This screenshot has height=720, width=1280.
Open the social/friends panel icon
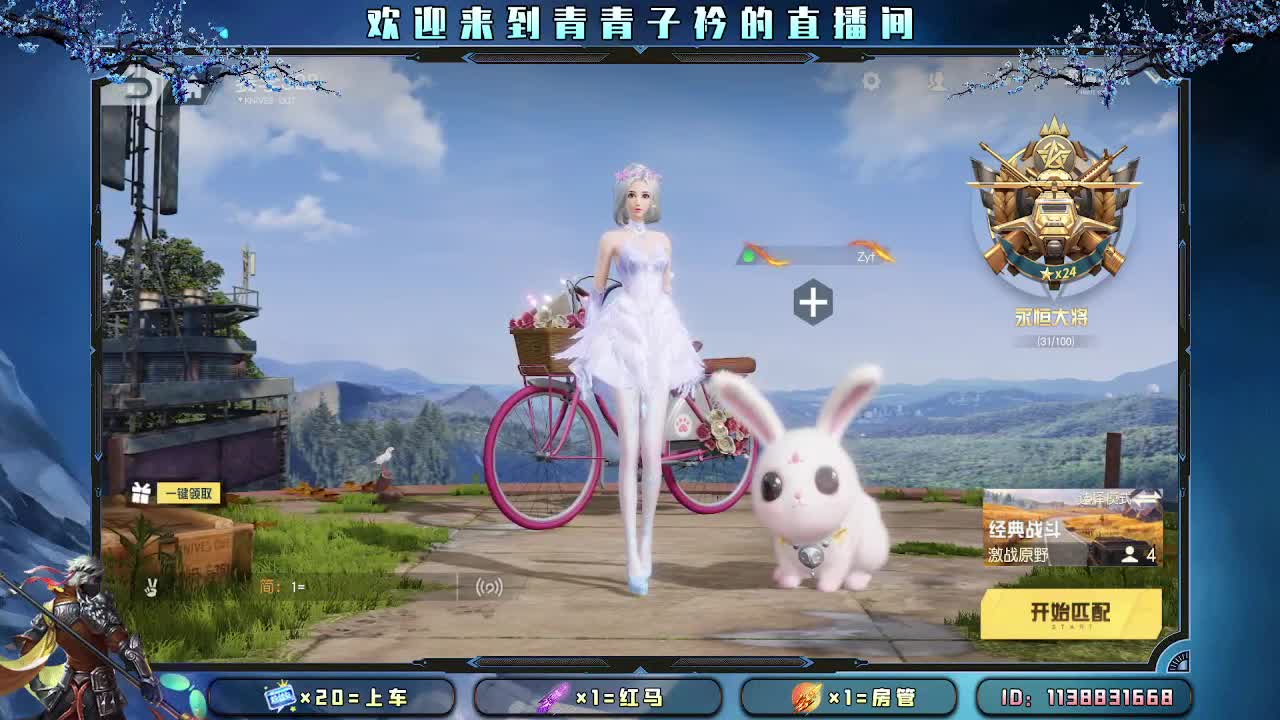click(x=936, y=81)
